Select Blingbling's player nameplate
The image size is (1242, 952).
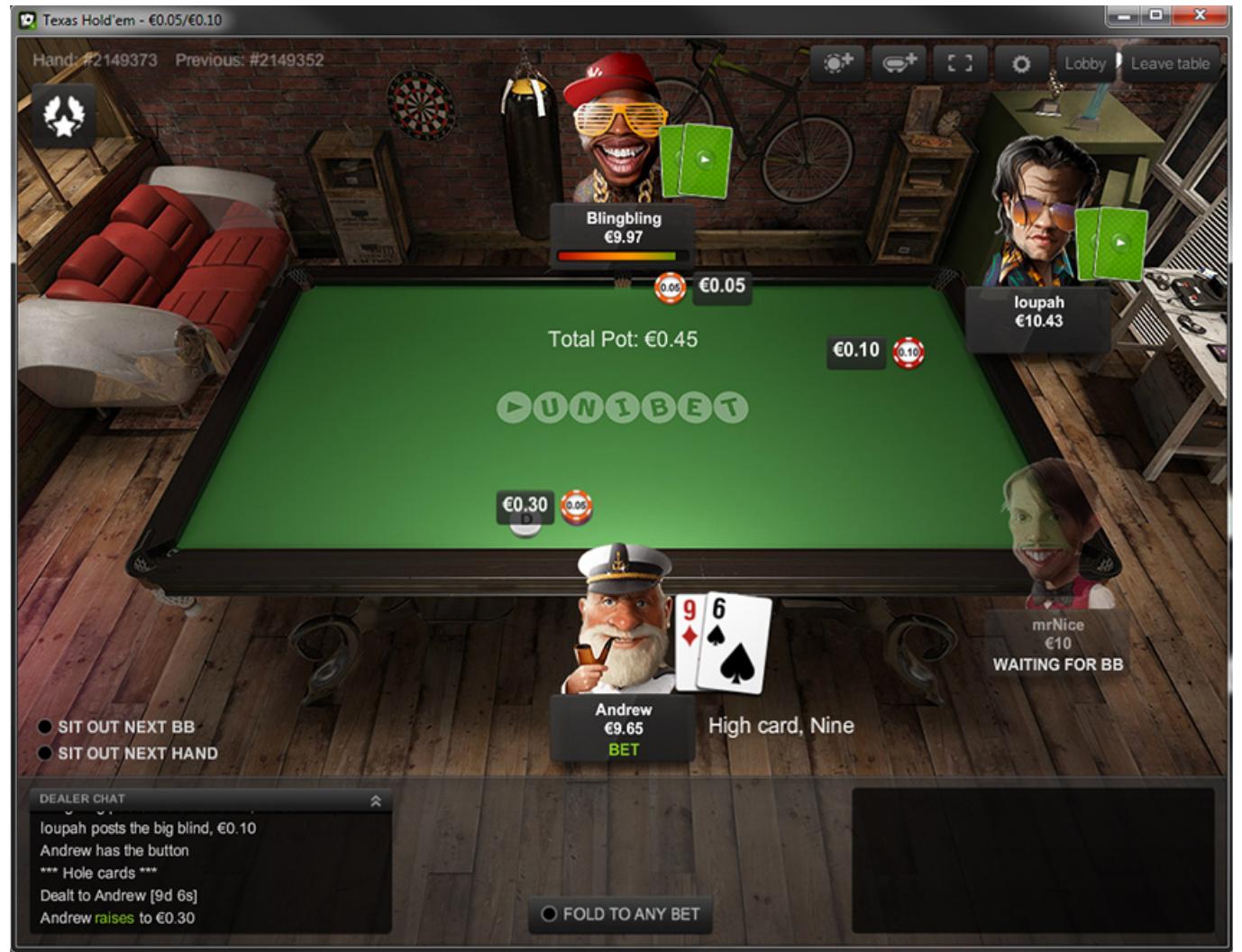coord(623,228)
